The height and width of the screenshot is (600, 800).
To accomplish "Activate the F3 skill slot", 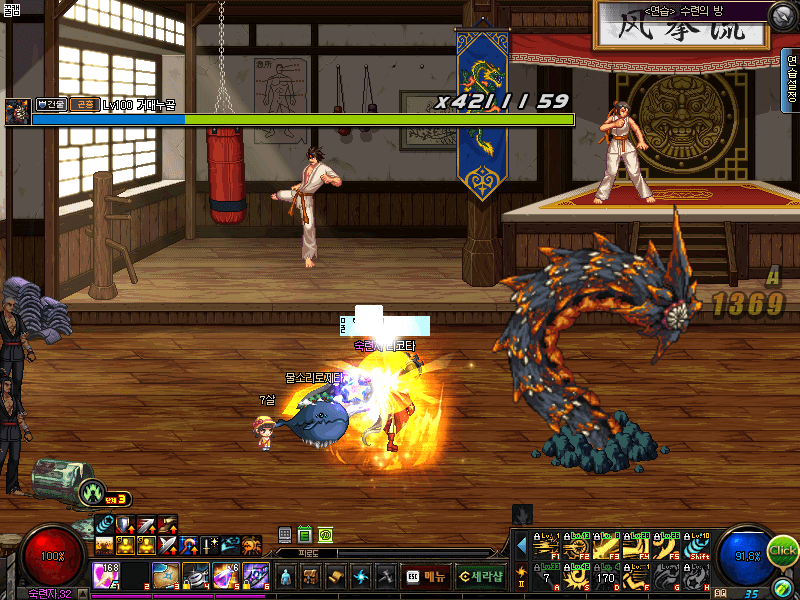I will 605,545.
